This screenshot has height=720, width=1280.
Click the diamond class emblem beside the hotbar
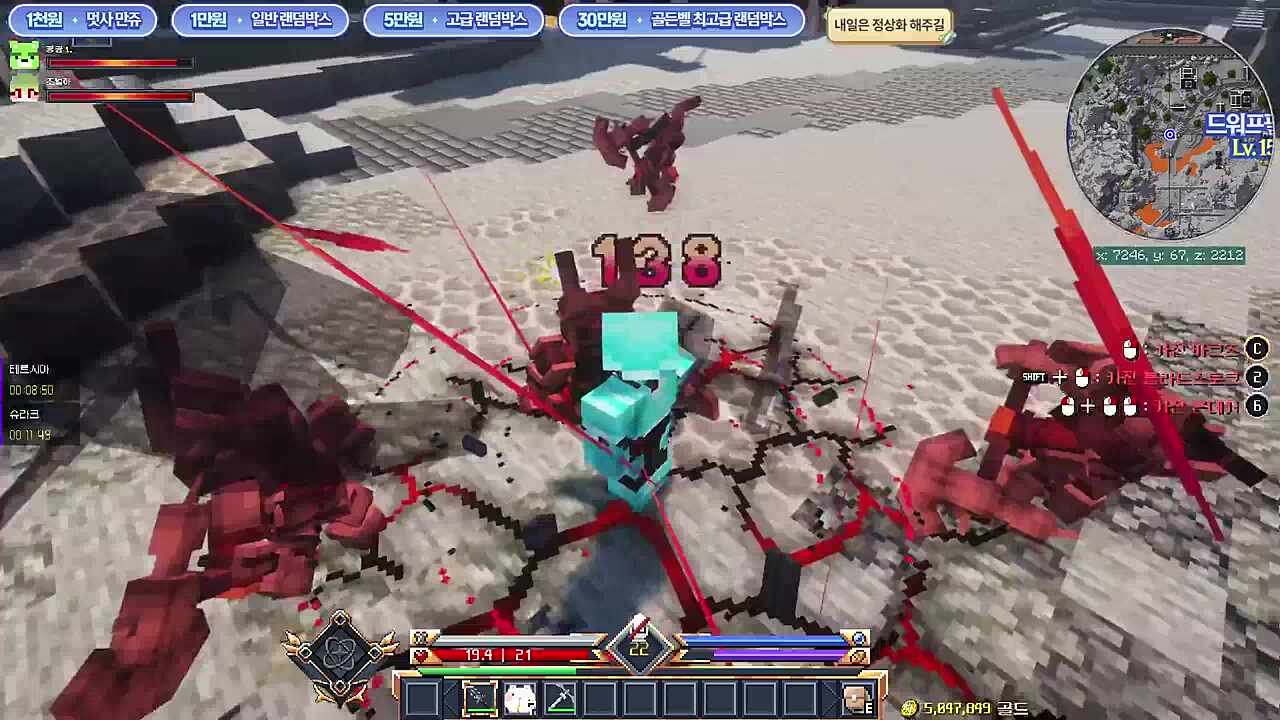[x=340, y=656]
